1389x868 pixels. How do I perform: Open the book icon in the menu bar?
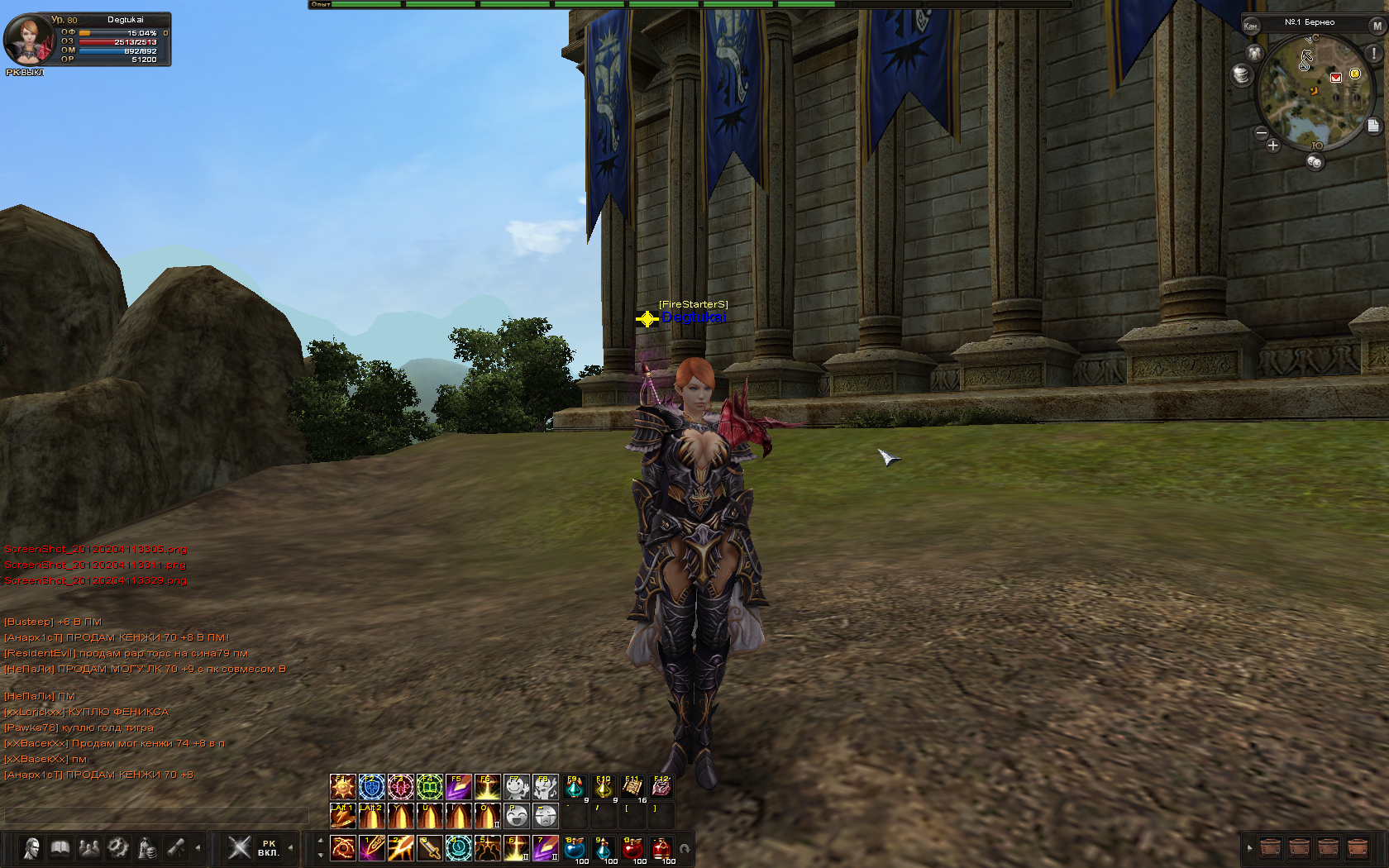[60, 847]
